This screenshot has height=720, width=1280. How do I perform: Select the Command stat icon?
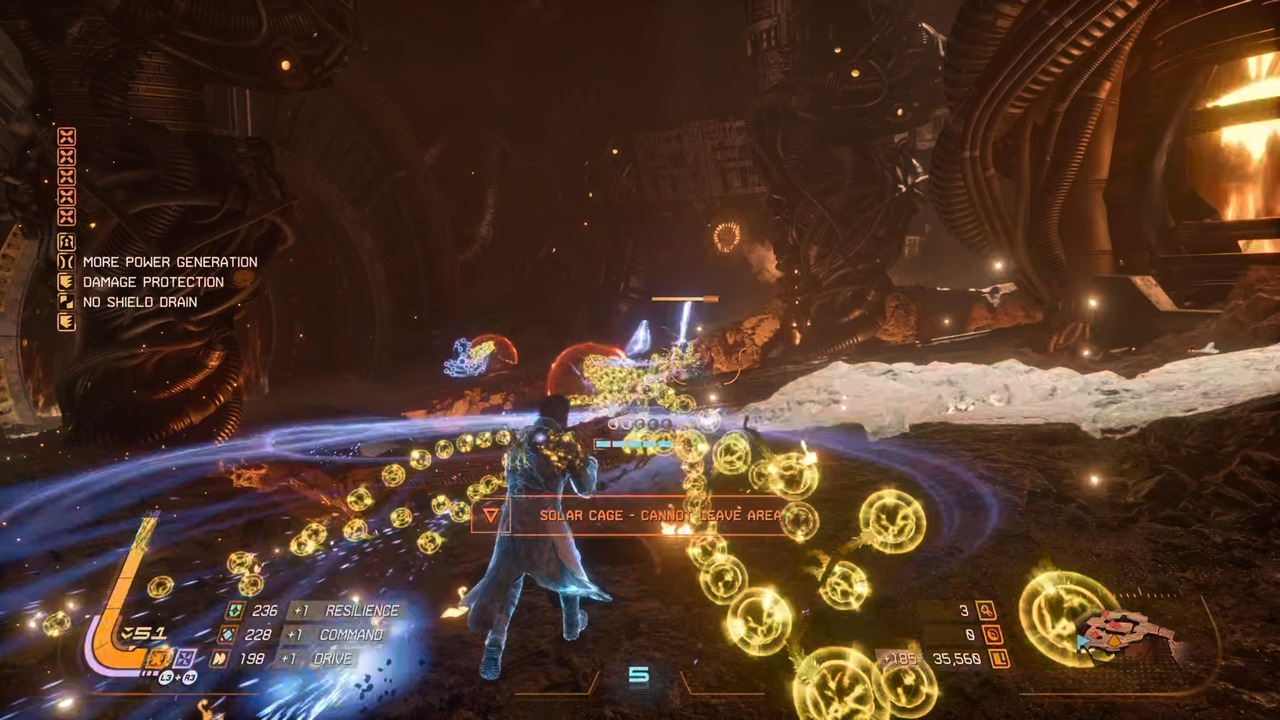coord(228,635)
